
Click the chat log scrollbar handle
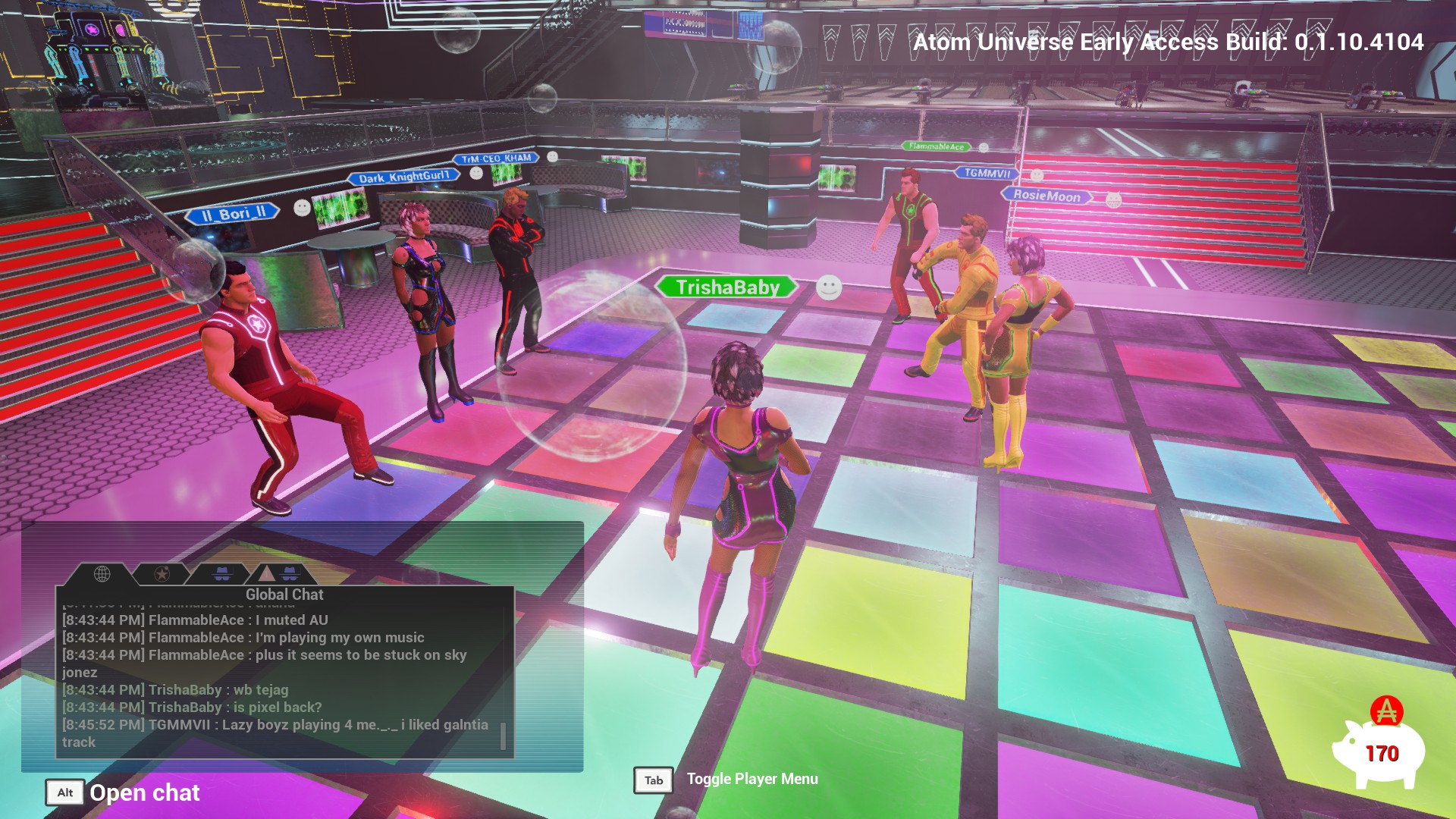point(503,736)
